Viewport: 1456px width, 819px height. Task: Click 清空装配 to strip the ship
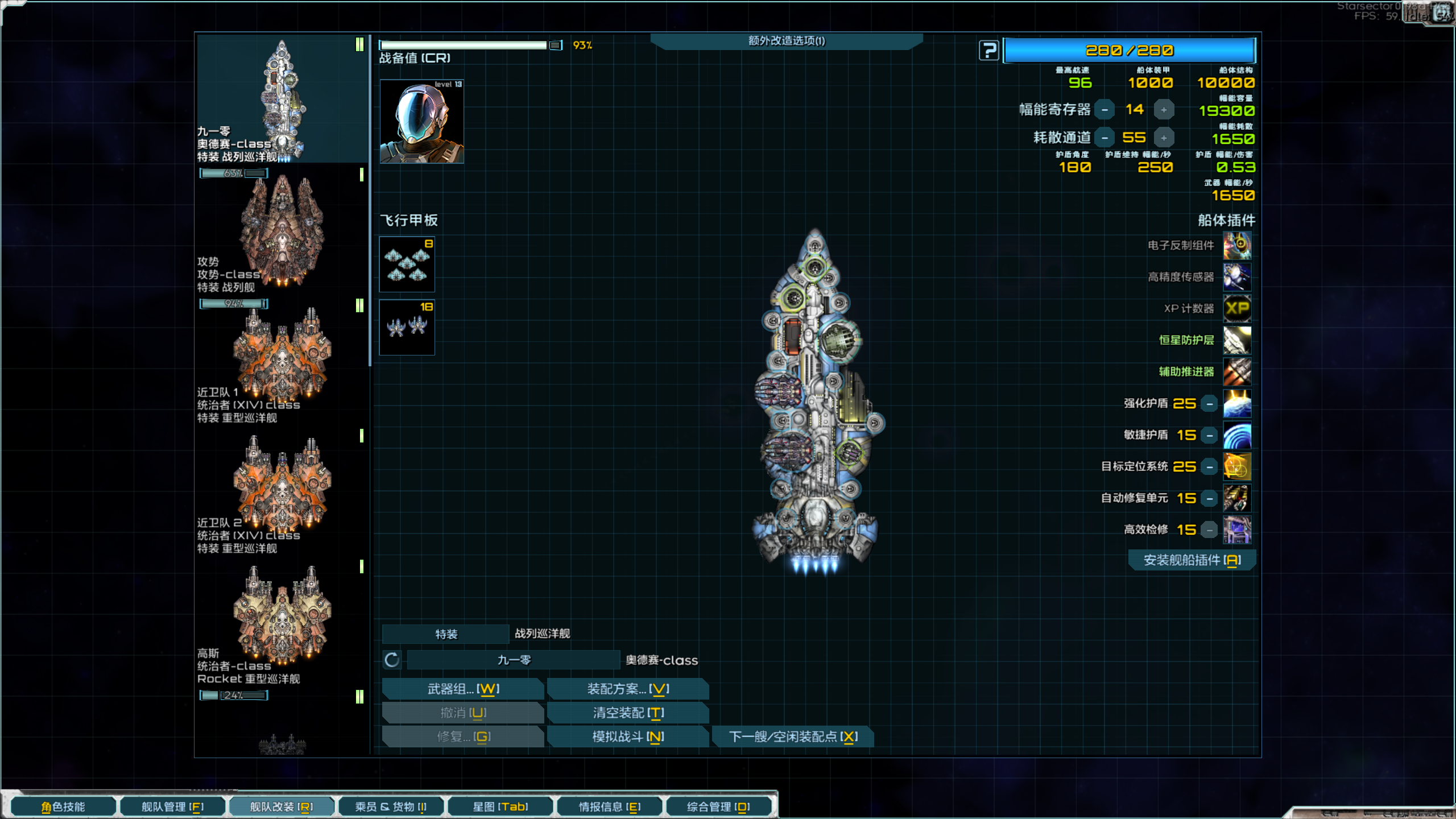tap(628, 713)
